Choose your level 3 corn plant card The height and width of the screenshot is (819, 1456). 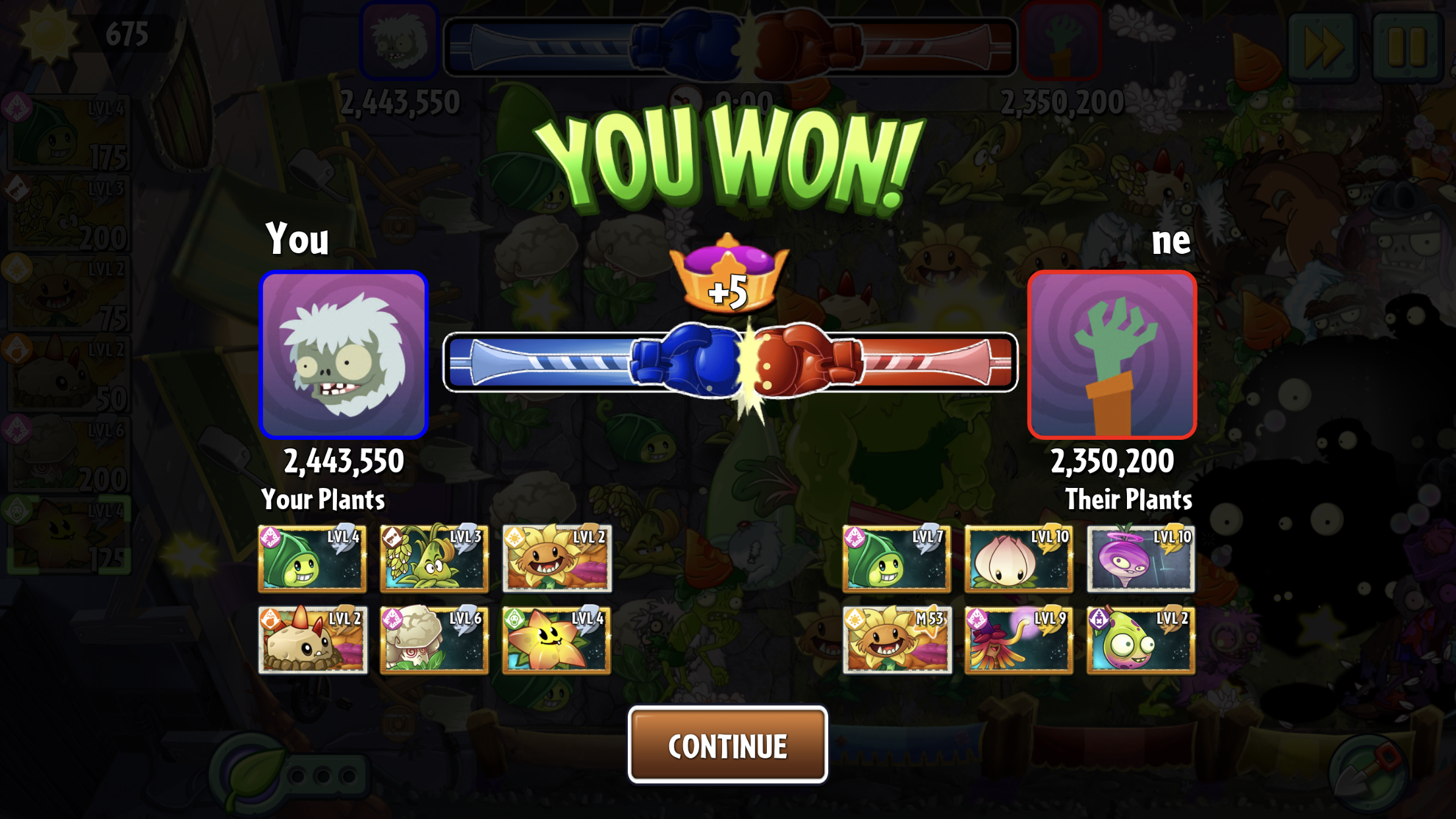(x=434, y=558)
